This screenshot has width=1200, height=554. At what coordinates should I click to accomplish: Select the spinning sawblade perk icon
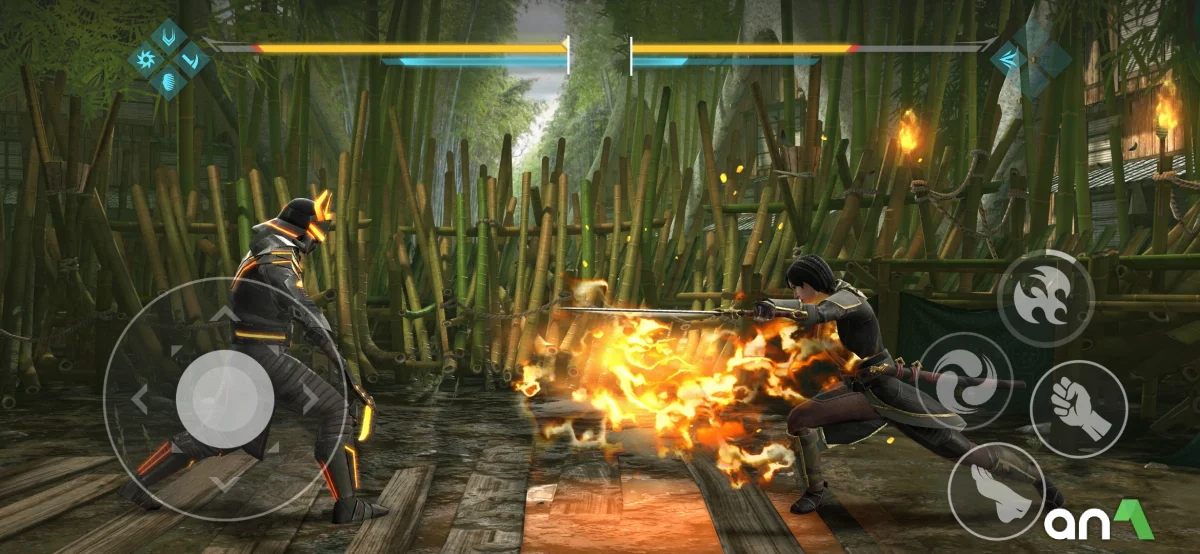point(146,60)
